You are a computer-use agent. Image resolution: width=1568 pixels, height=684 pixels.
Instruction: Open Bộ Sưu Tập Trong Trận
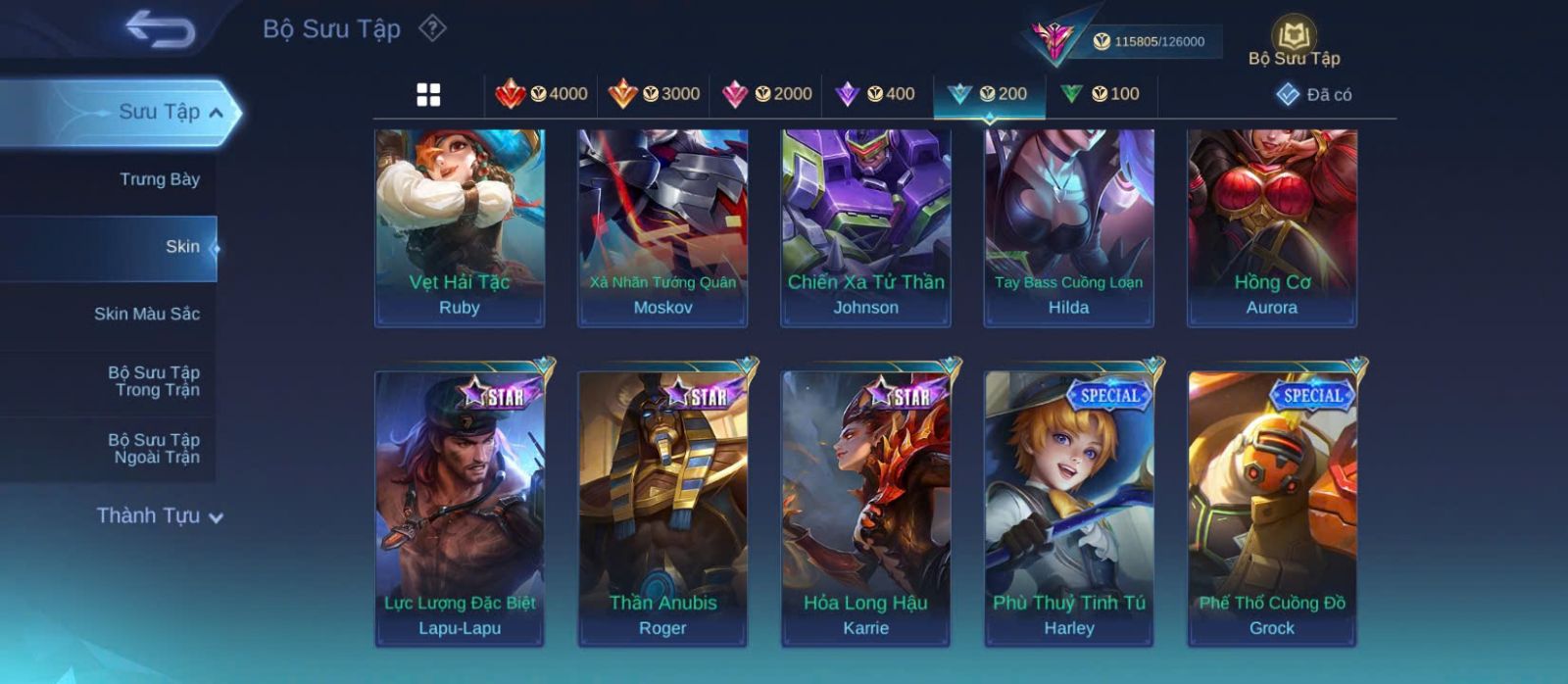154,381
